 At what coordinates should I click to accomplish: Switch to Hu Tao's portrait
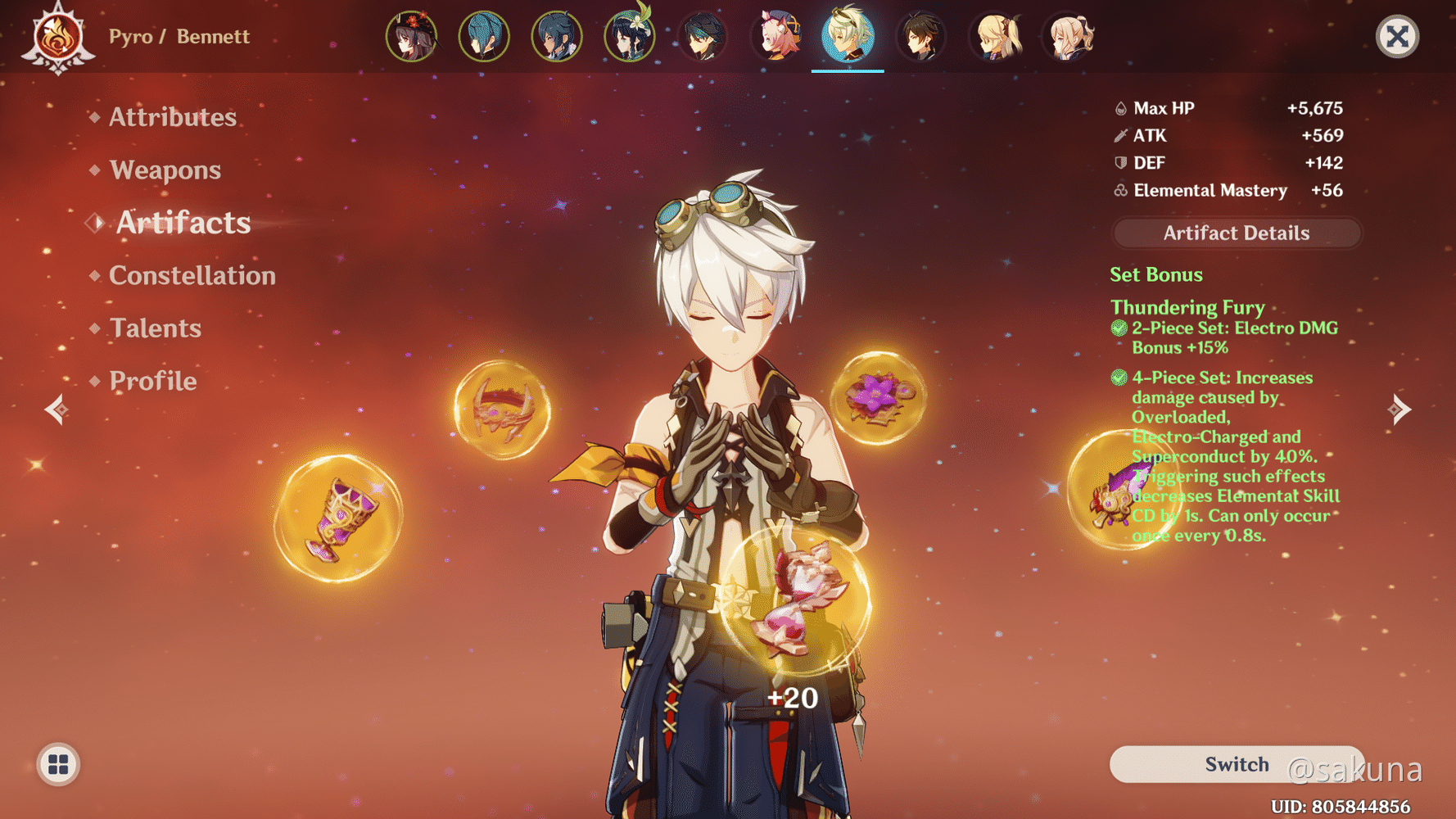tap(411, 37)
